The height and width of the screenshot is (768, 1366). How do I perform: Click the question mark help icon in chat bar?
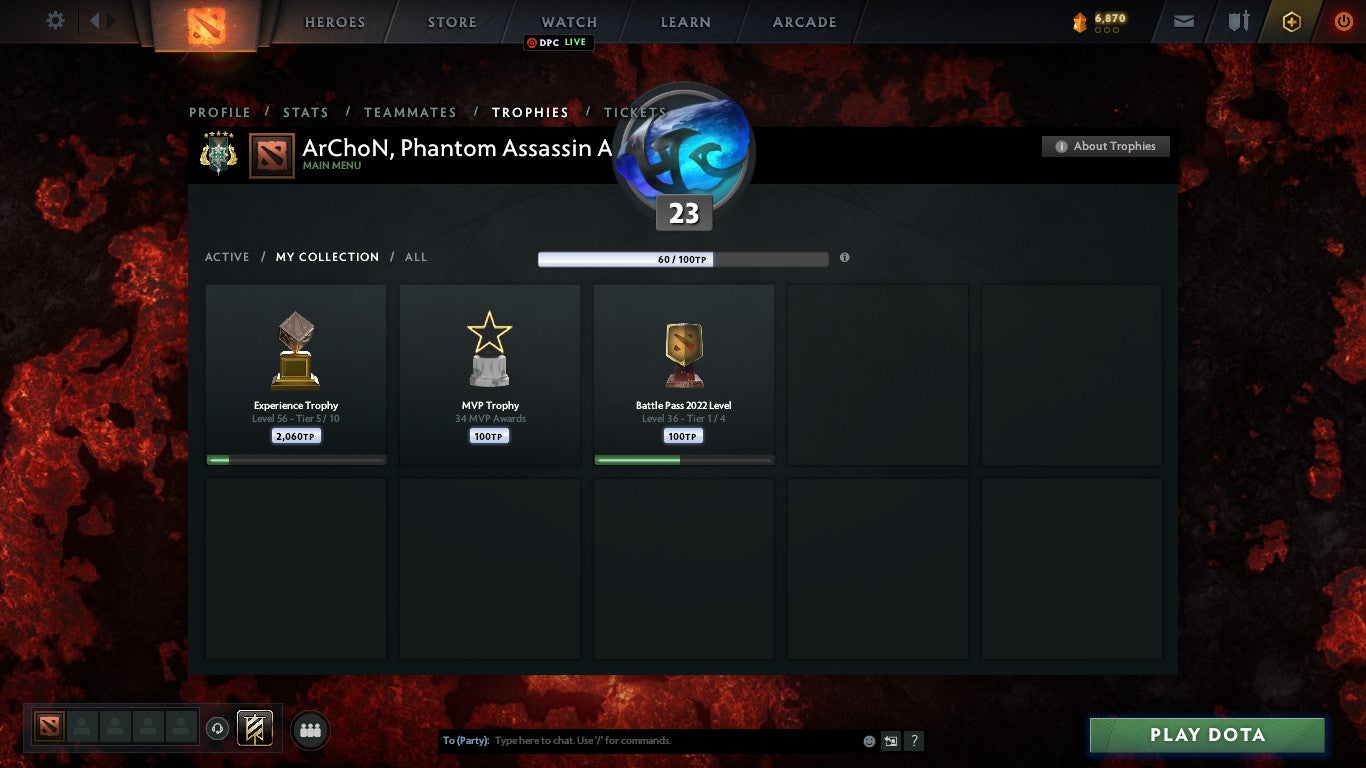tap(913, 740)
